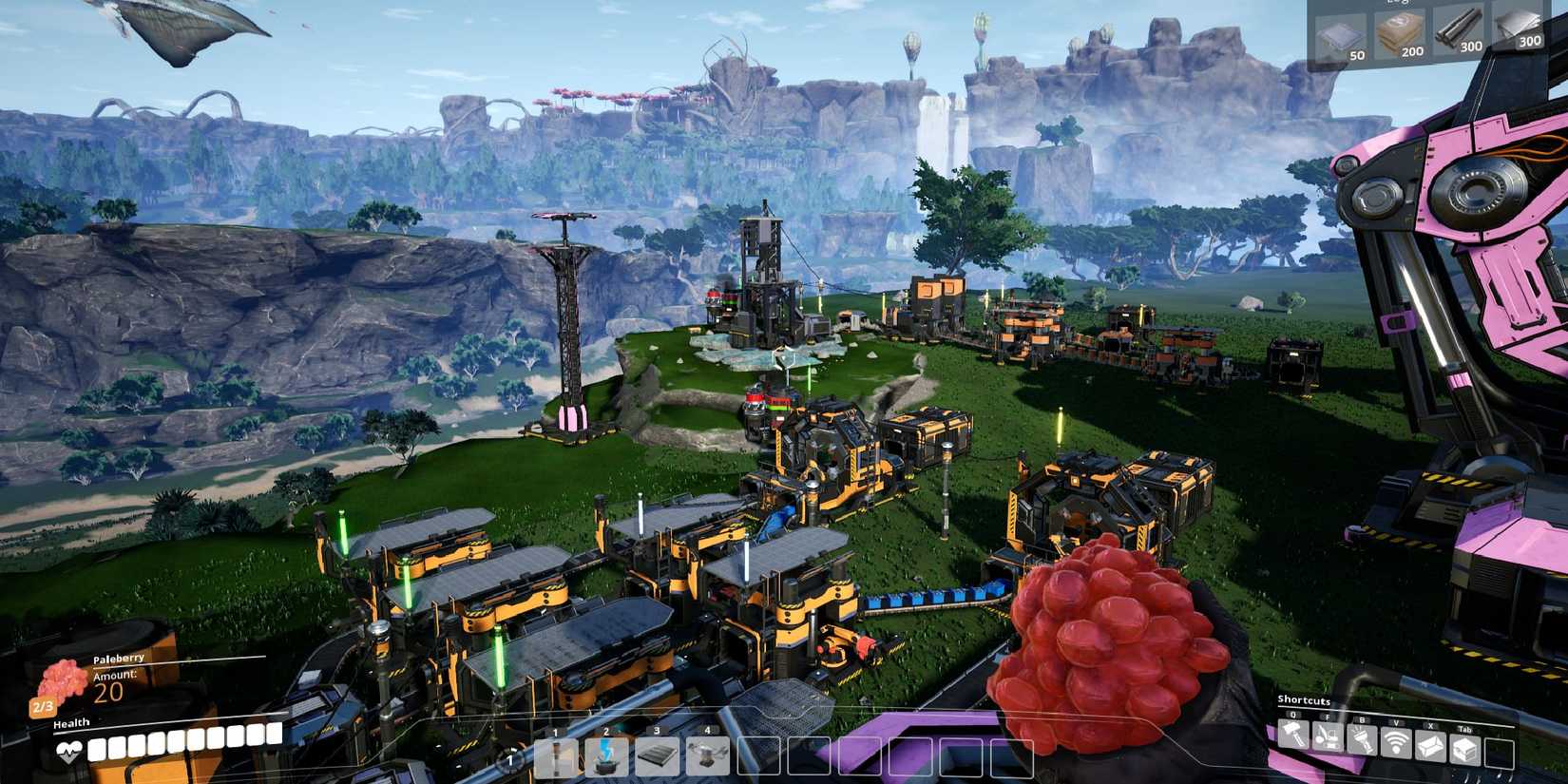Select hotbar slot 1 pole item

point(557,758)
